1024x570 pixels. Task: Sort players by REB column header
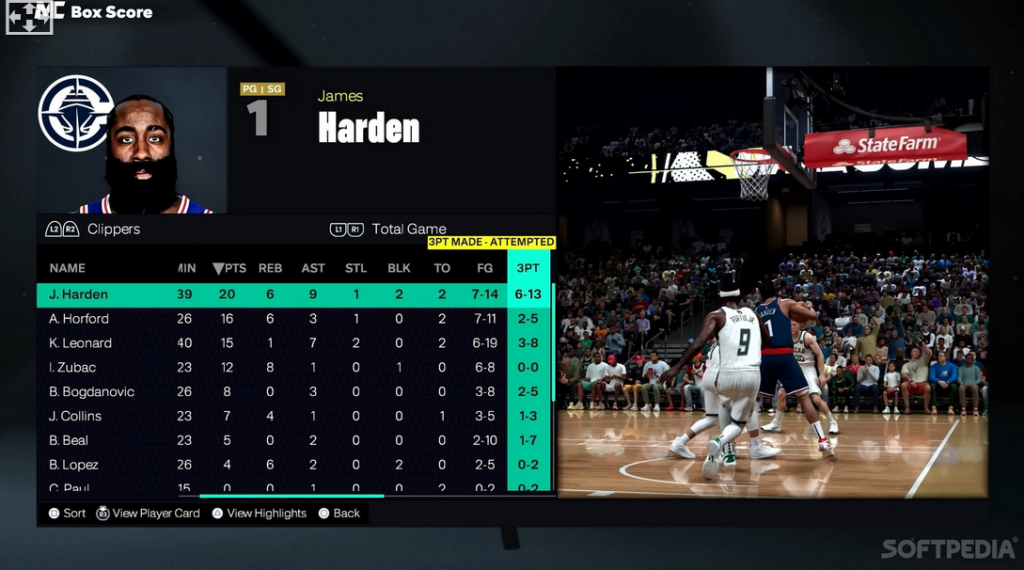click(x=270, y=268)
